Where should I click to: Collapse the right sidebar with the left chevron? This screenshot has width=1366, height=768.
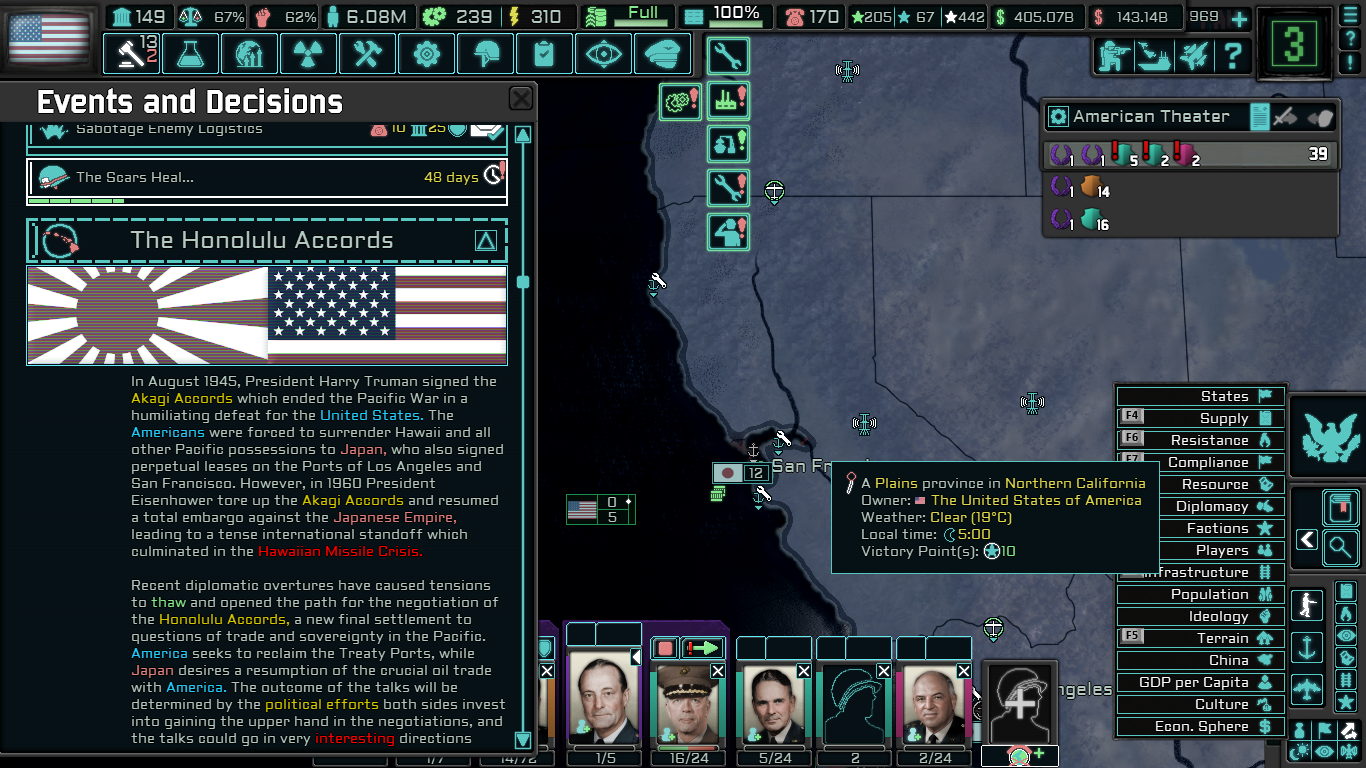pyautogui.click(x=1306, y=539)
